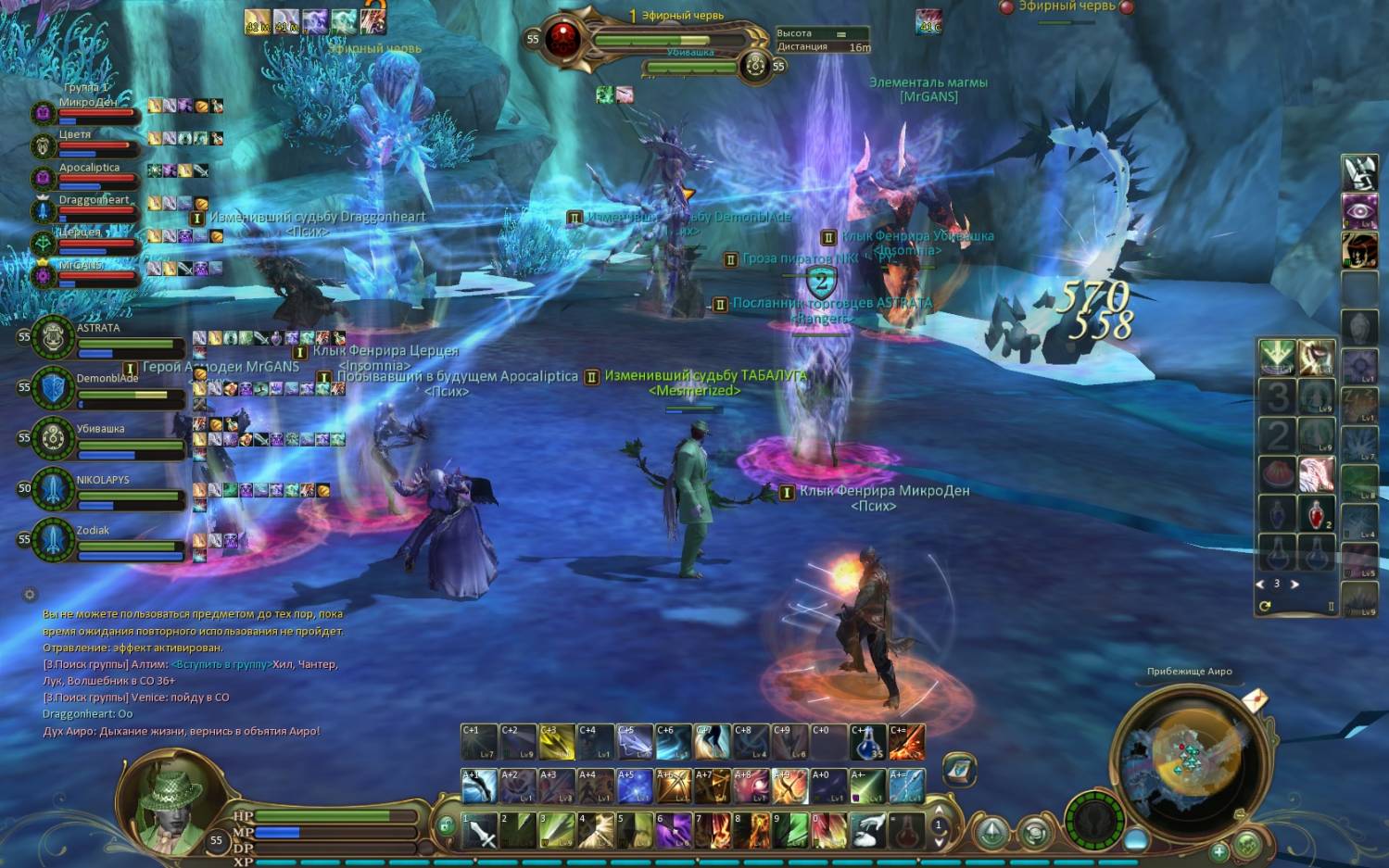Toggle the hotbar lock padlock button

tap(446, 824)
